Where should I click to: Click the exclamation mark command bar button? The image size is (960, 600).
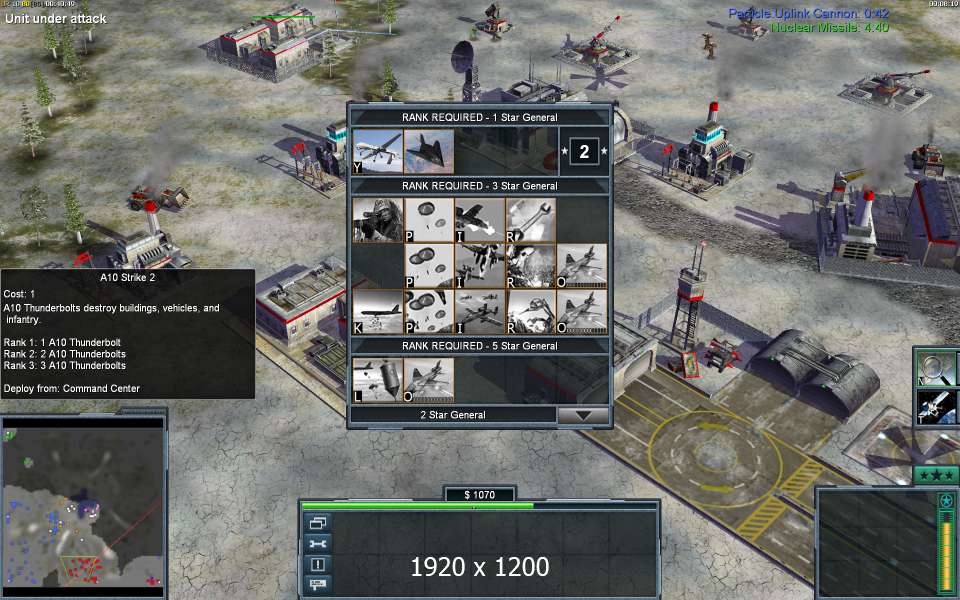(x=318, y=564)
